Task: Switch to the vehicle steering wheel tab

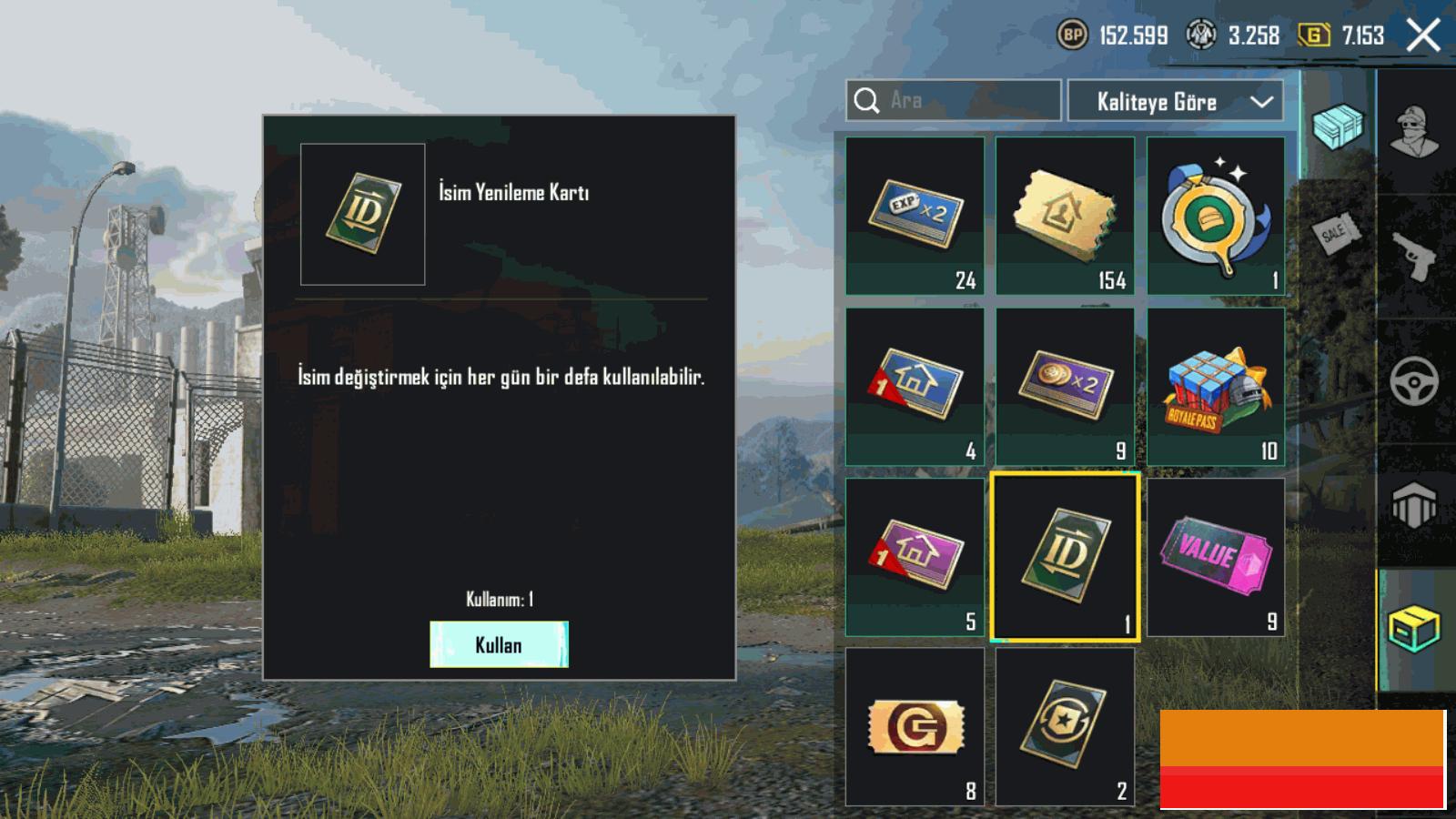Action: pyautogui.click(x=1414, y=381)
